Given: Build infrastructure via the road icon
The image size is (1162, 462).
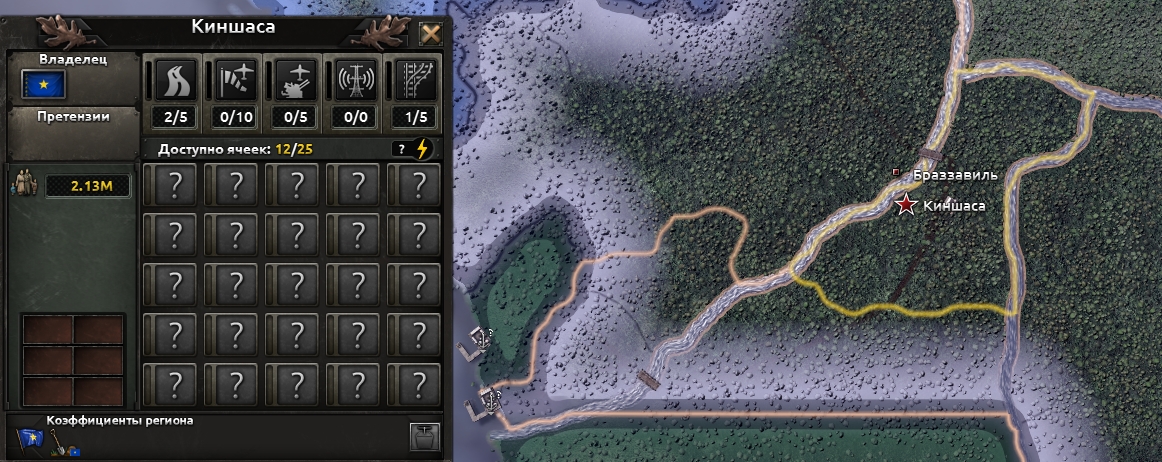Looking at the screenshot, I should (x=176, y=79).
